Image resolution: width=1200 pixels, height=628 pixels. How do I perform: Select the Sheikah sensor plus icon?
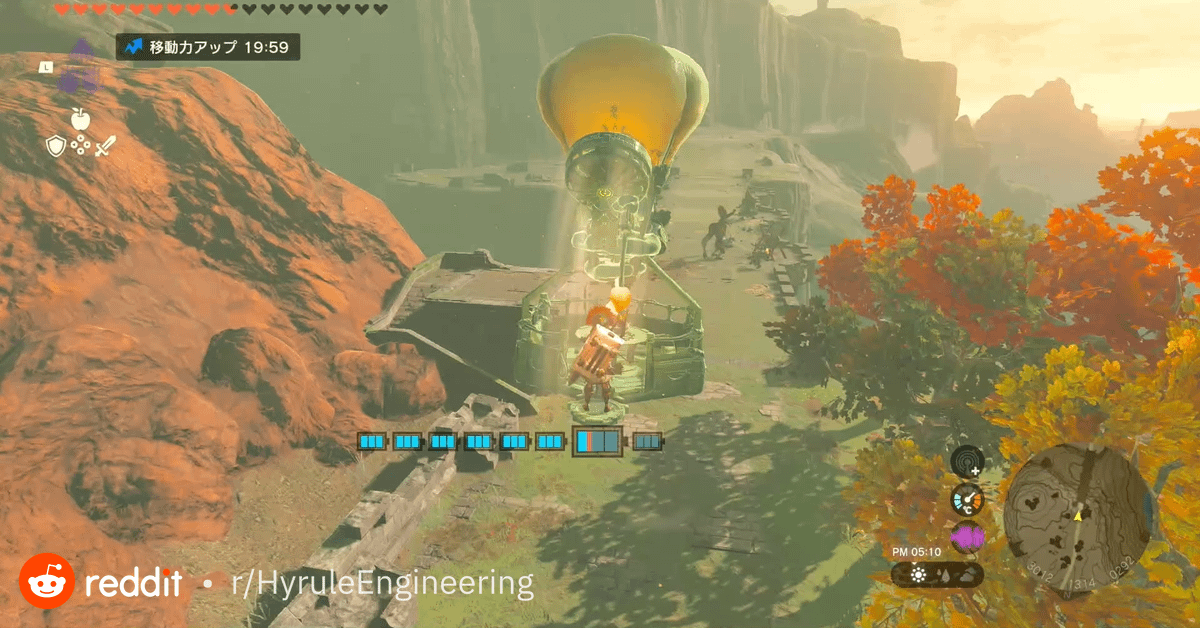[967, 462]
